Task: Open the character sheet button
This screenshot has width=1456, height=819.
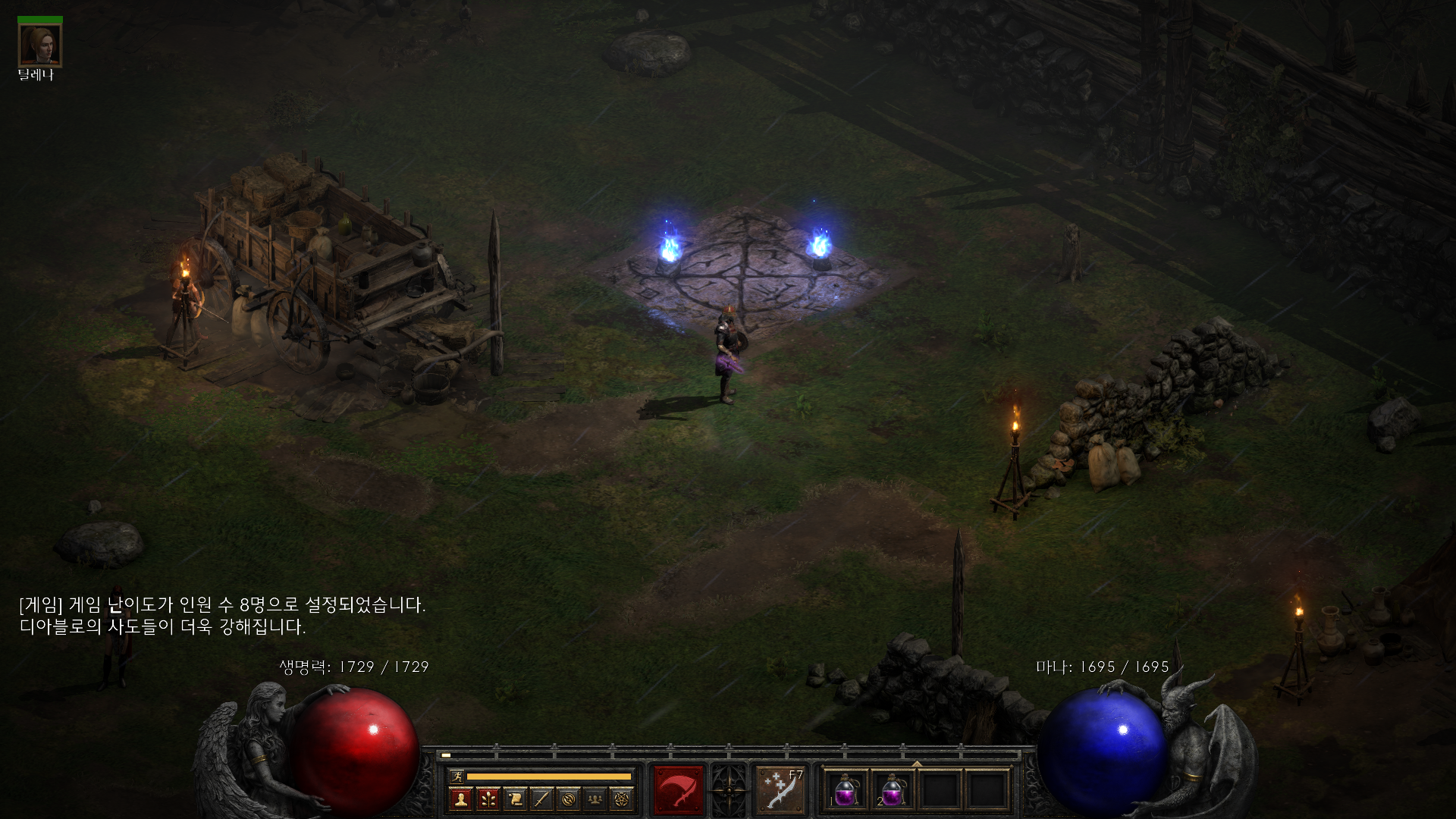Action: pyautogui.click(x=460, y=799)
